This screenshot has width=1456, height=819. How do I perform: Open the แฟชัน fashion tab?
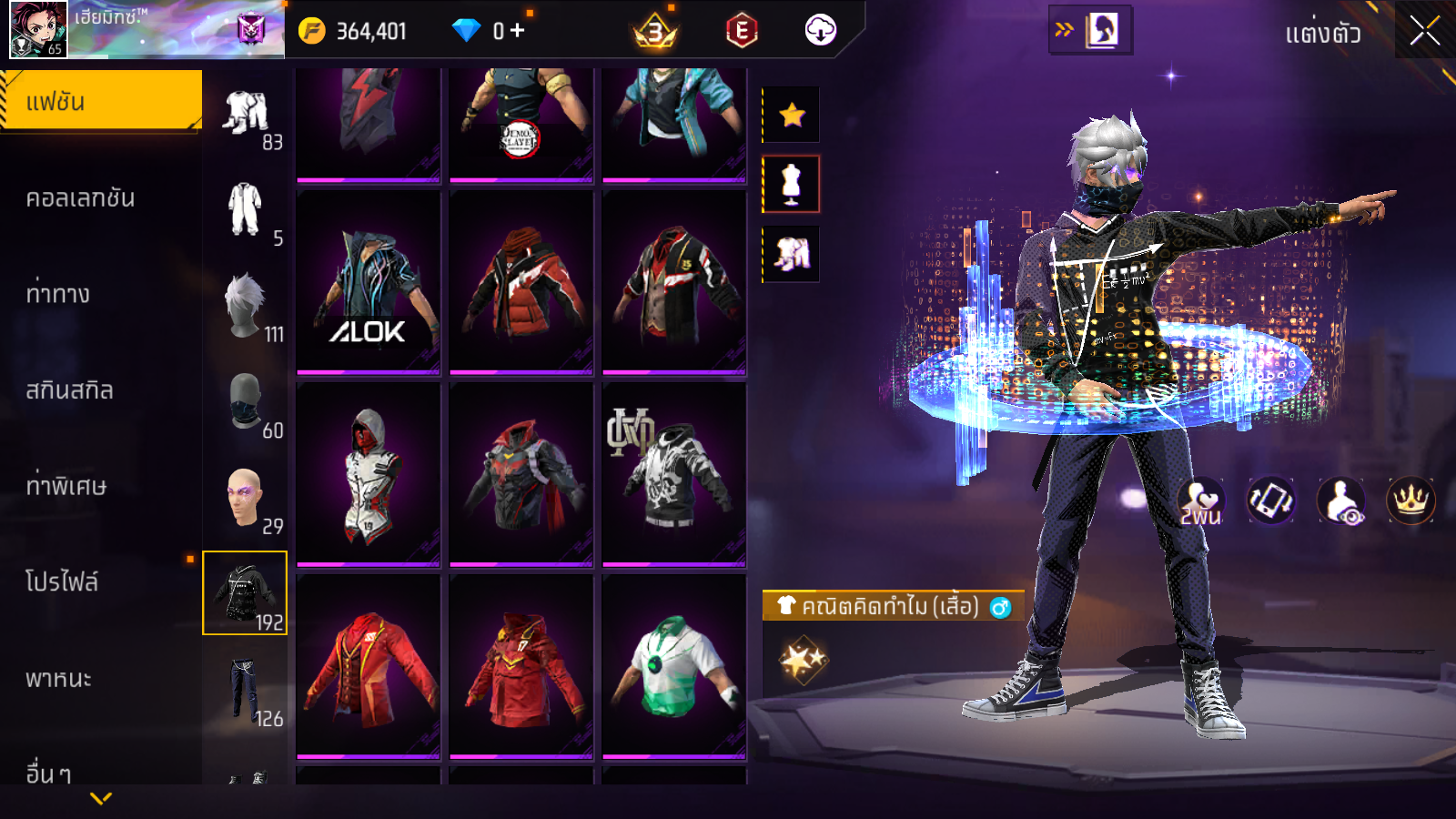[100, 101]
